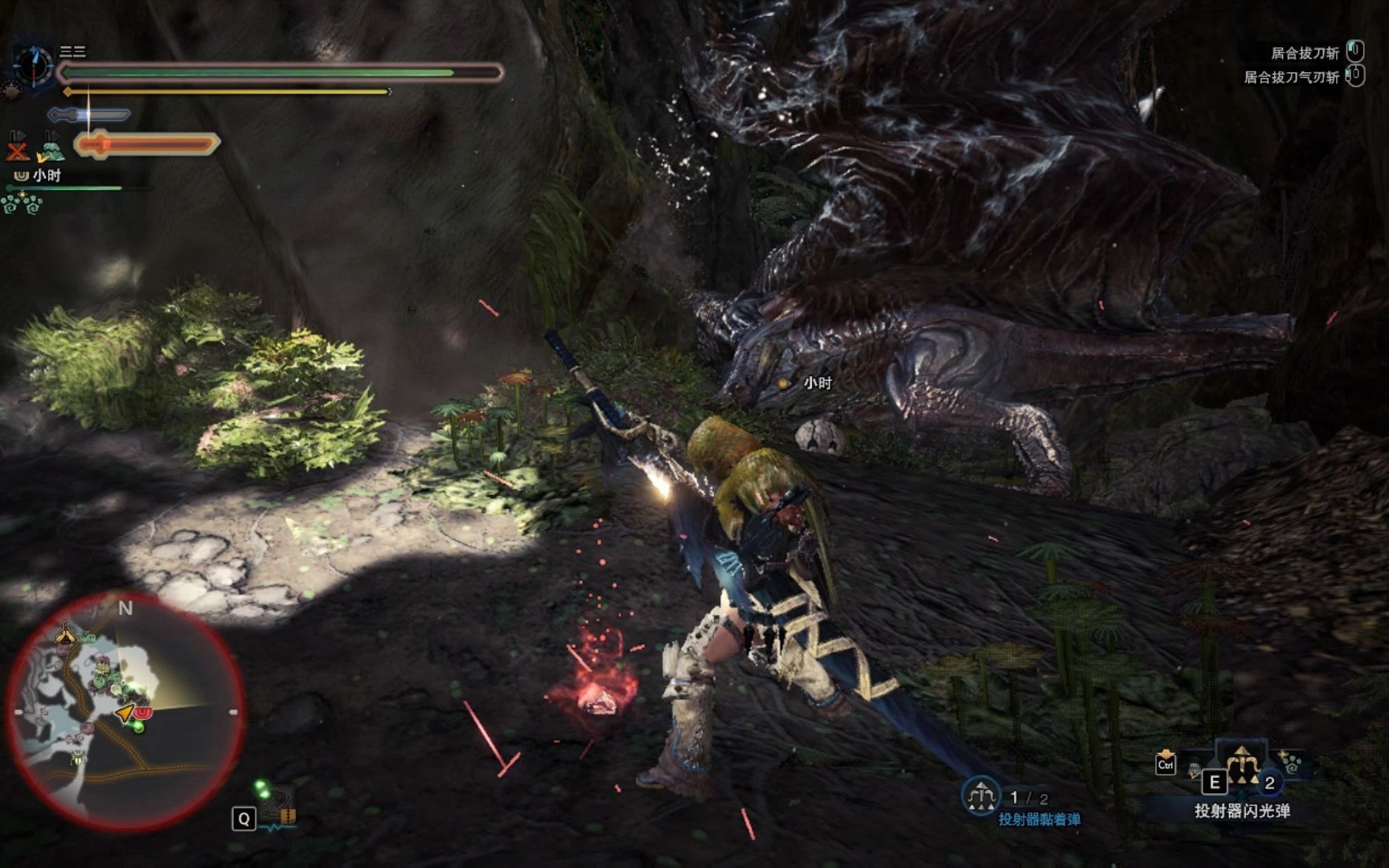The width and height of the screenshot is (1389, 868).
Task: Click the red monster marker on minimap
Action: (x=142, y=713)
